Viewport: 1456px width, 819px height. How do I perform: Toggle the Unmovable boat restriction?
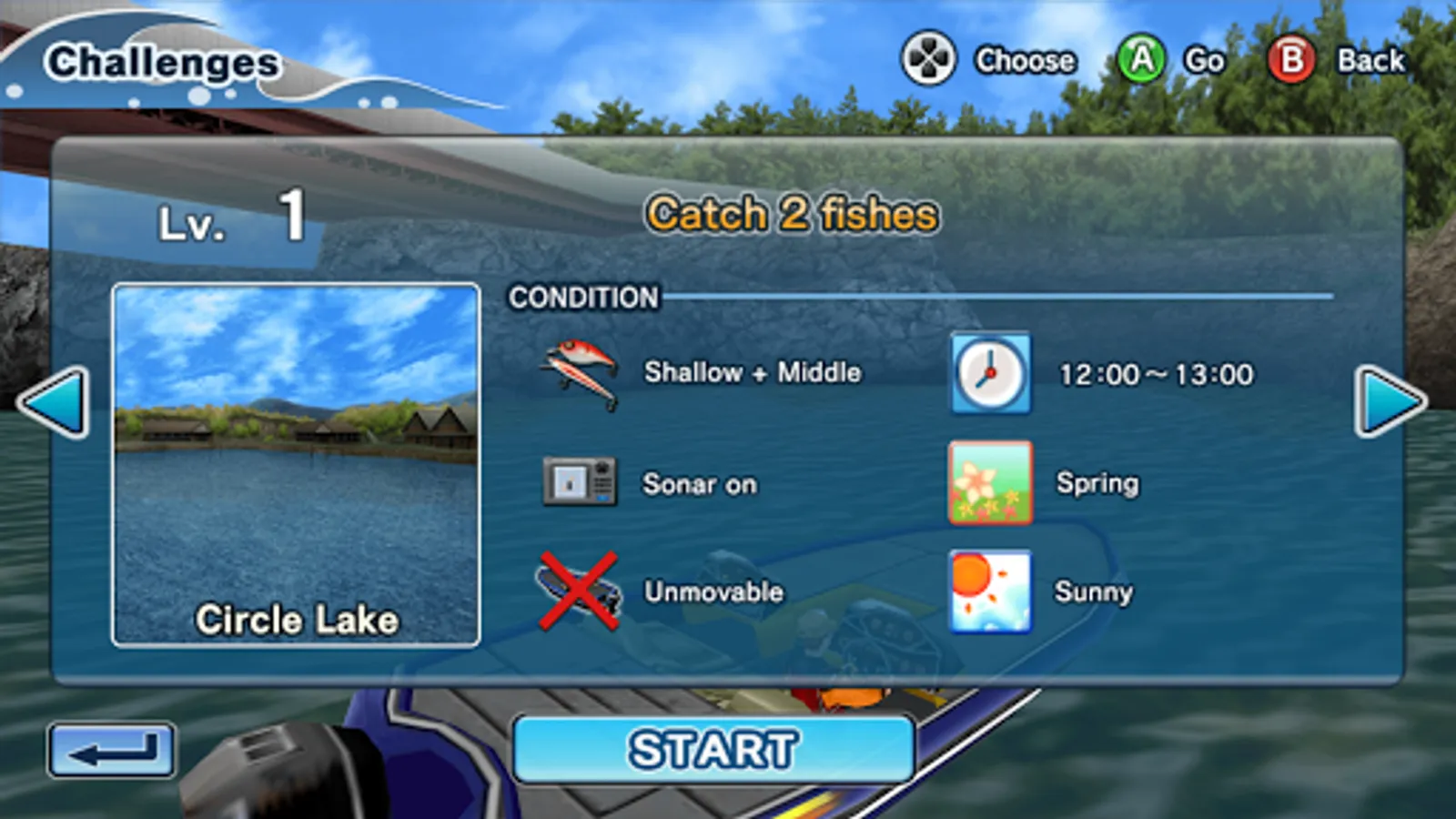(x=713, y=591)
